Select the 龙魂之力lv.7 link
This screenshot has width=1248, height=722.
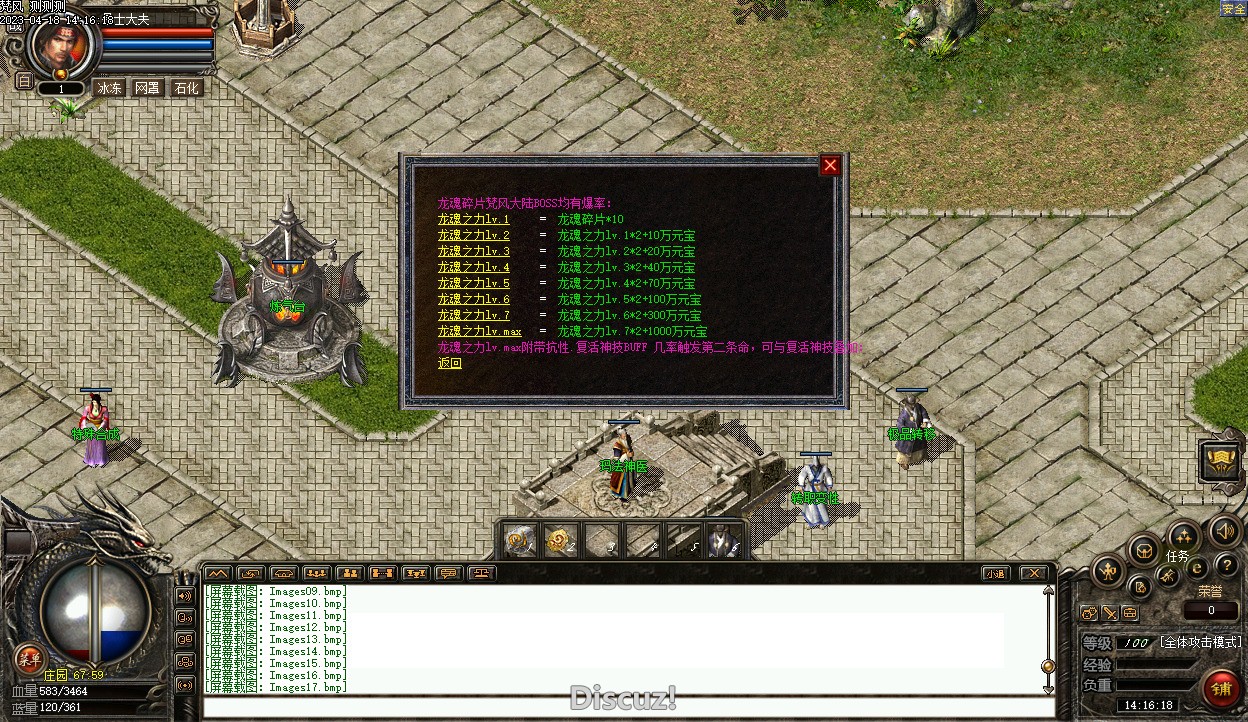(473, 316)
